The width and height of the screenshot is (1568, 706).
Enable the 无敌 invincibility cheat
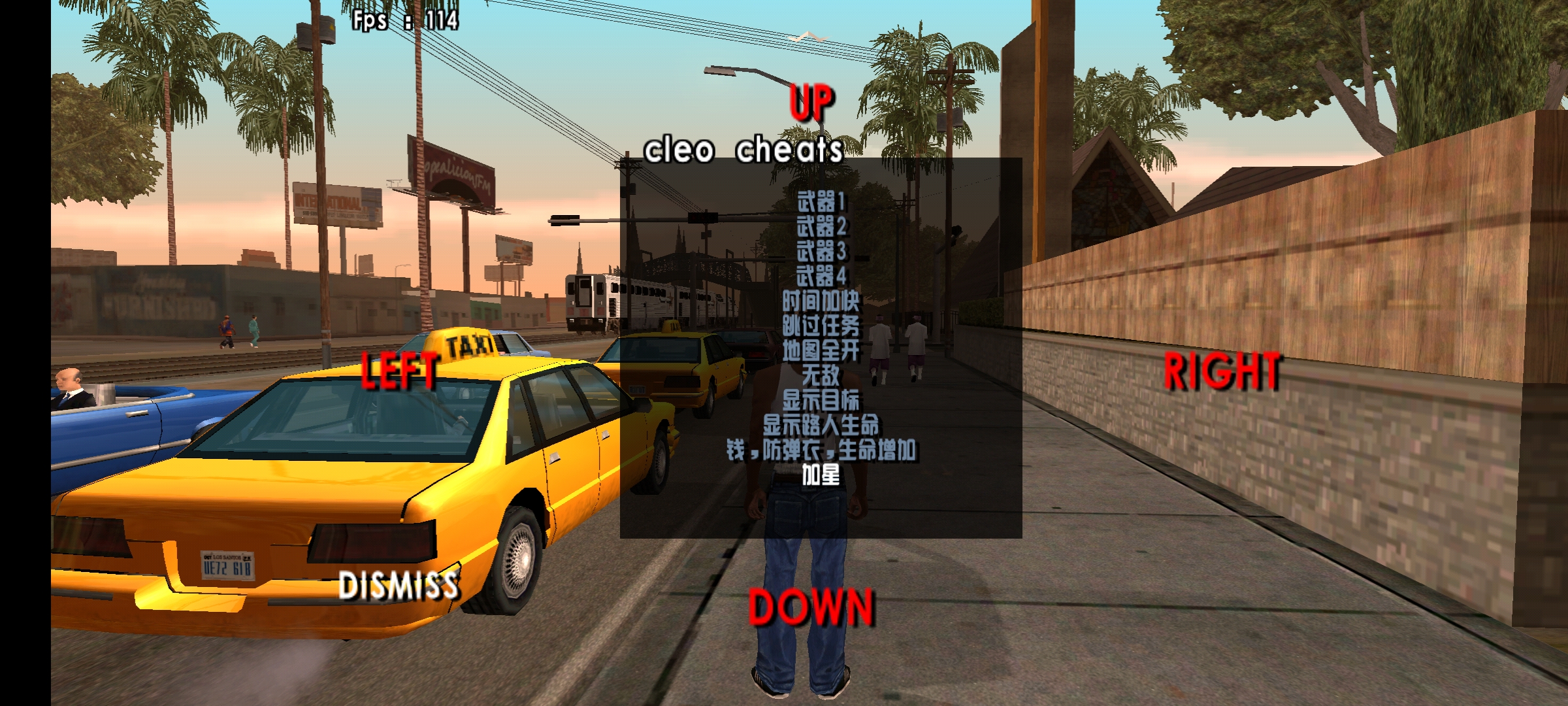pyautogui.click(x=821, y=375)
